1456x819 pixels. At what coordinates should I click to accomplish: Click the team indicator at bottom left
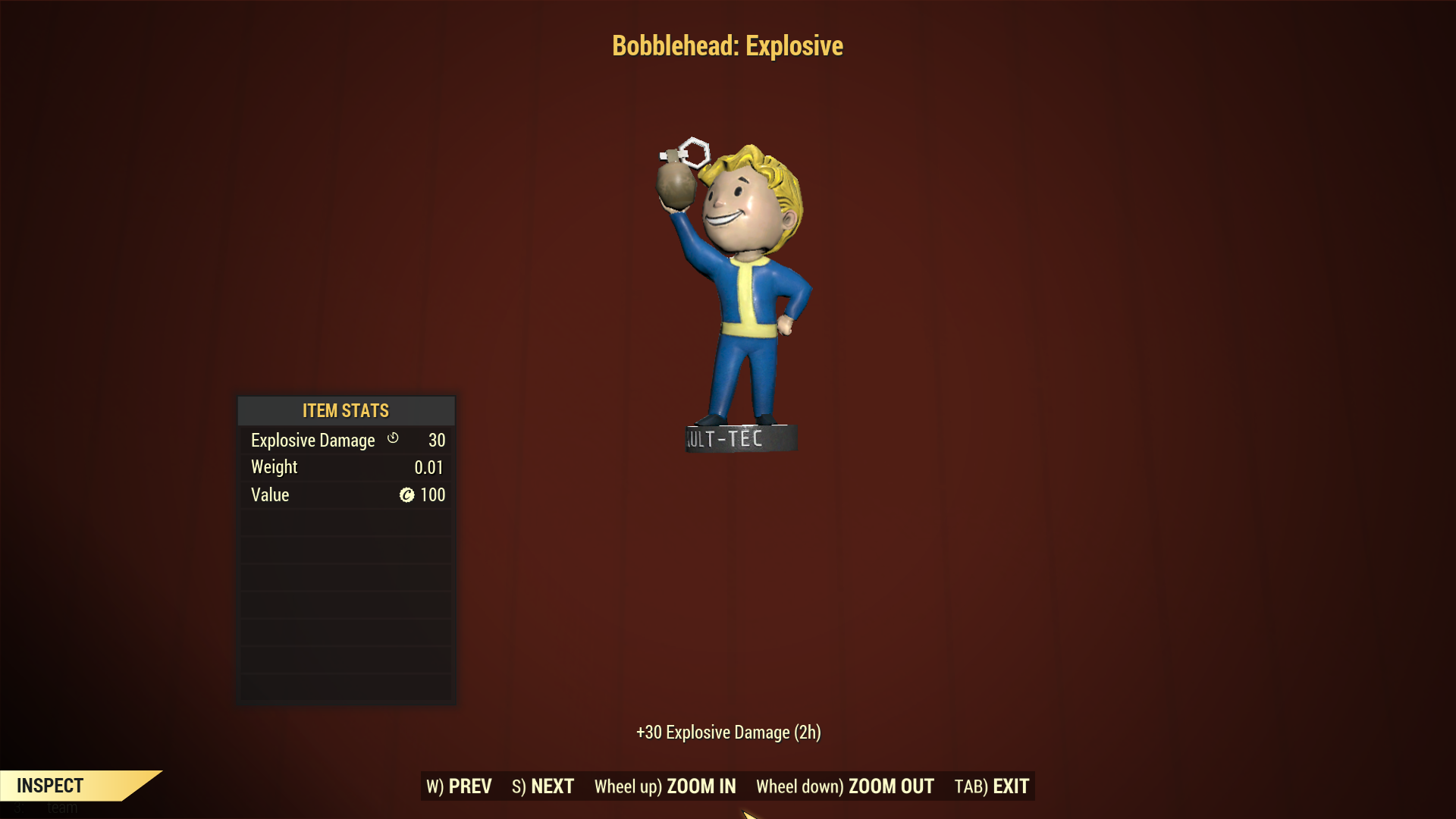(45, 808)
